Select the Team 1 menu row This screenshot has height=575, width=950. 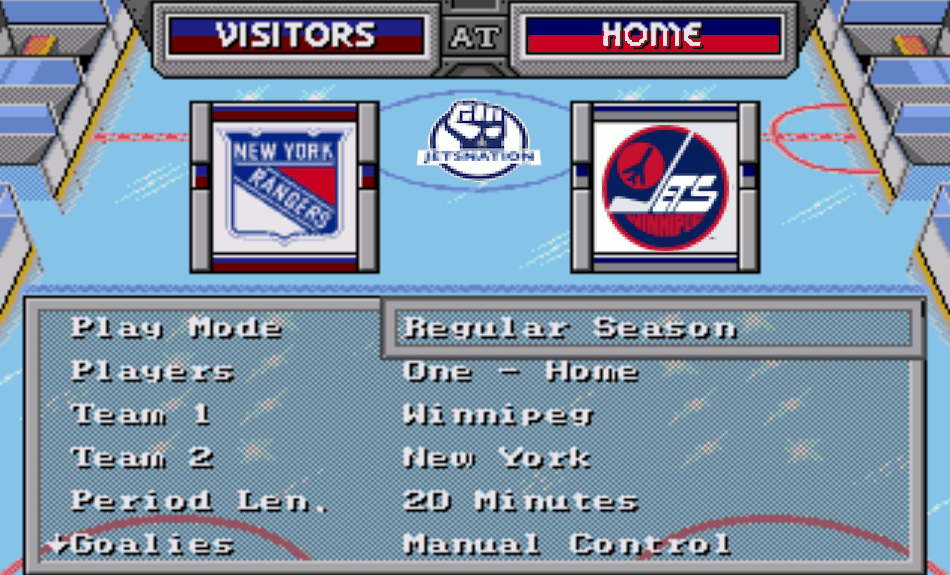tap(141, 414)
